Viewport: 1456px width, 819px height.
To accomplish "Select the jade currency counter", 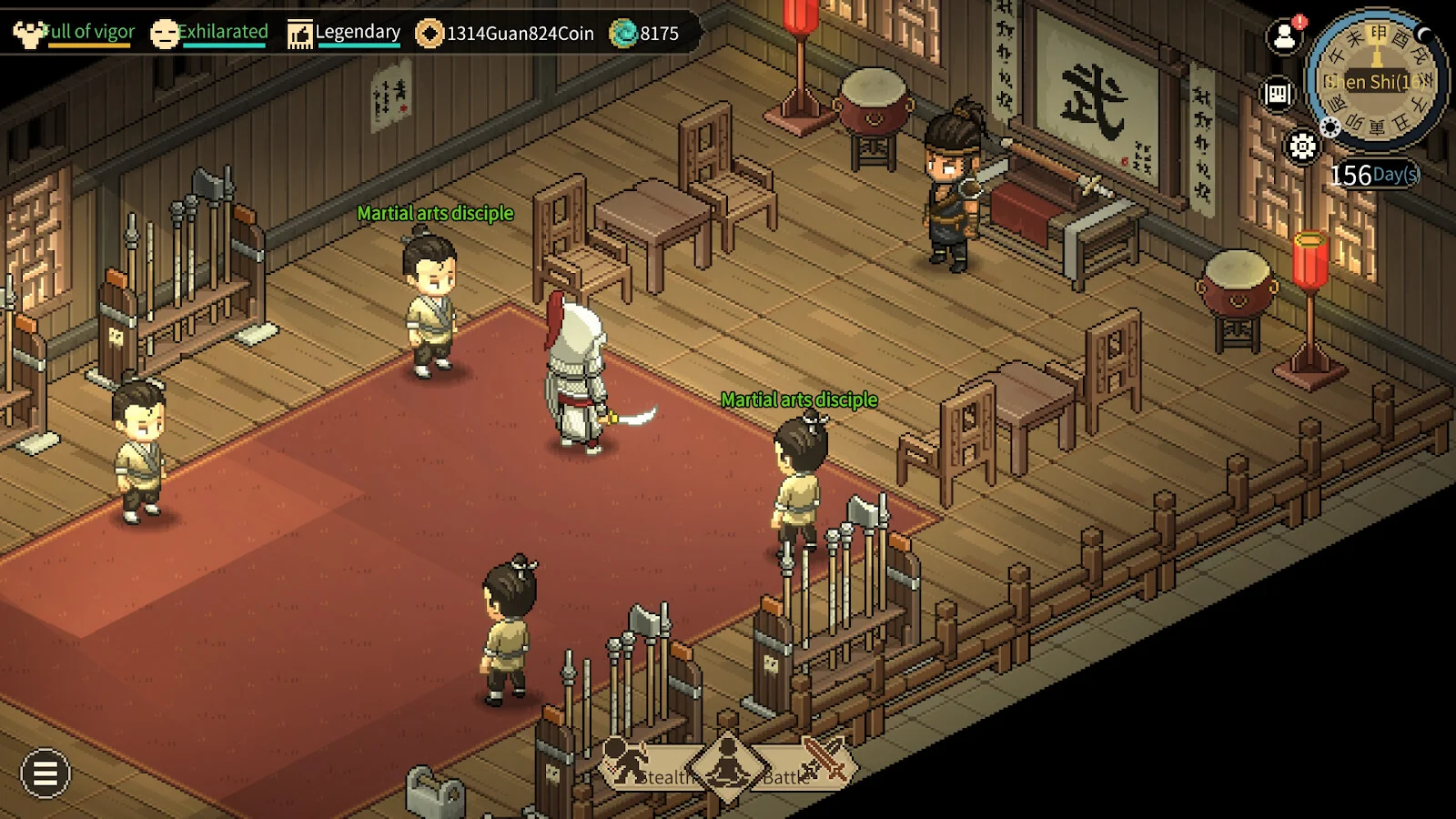I will click(x=644, y=34).
